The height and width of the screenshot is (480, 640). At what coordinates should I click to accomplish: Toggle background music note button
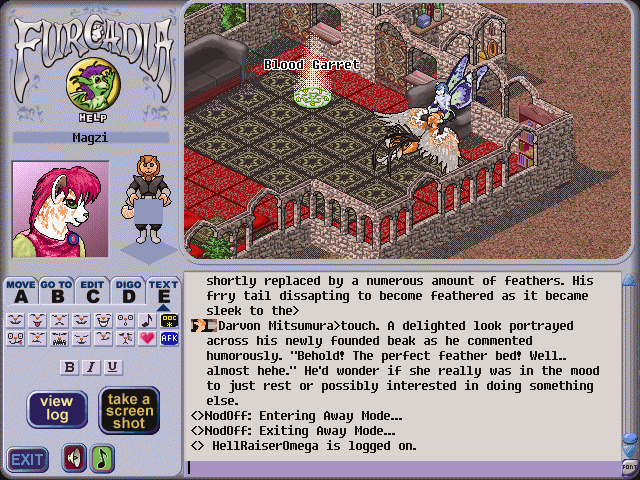pyautogui.click(x=103, y=458)
